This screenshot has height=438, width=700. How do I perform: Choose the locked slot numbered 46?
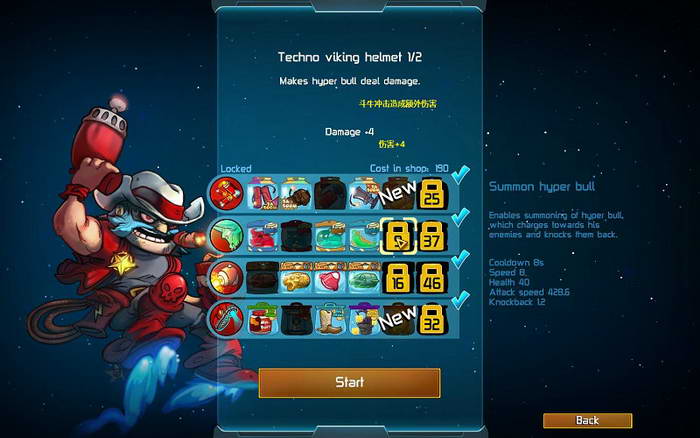click(431, 278)
